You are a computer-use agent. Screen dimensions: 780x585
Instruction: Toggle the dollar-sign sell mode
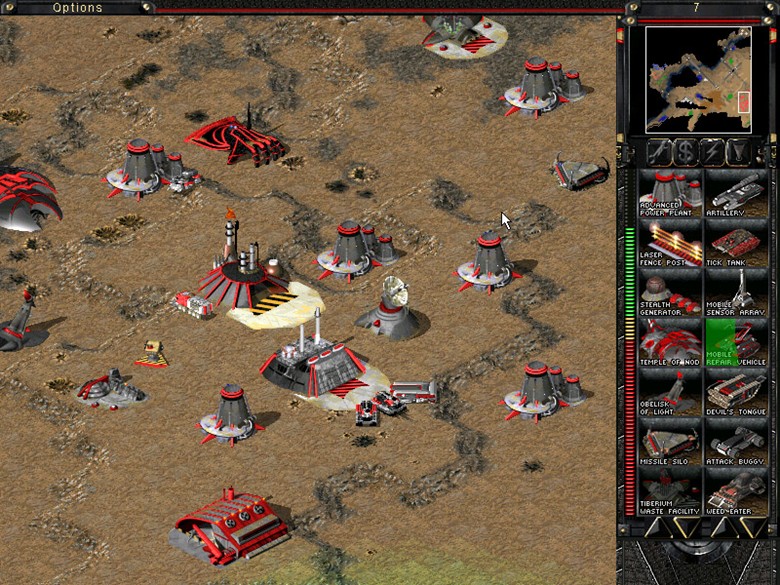click(x=686, y=152)
